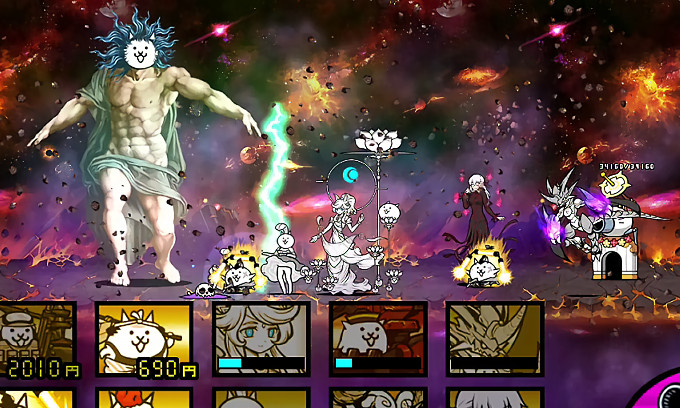This screenshot has height=408, width=680.
Task: Select the golden dragon unit slot
Action: point(494,338)
